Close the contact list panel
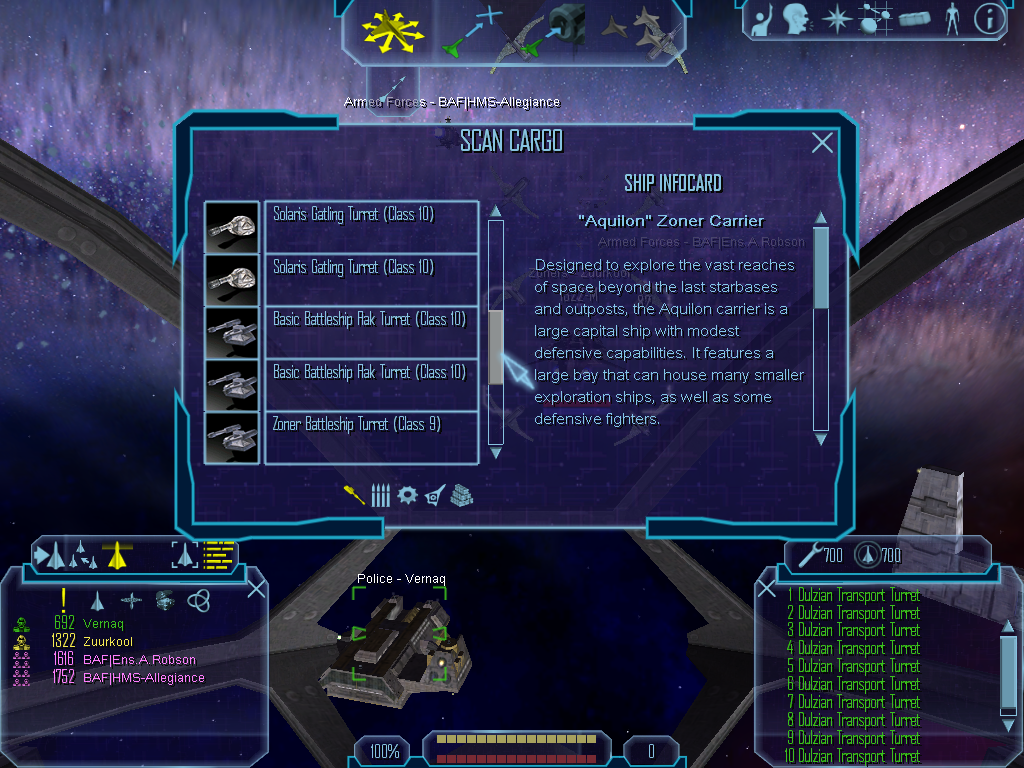1024x768 pixels. (x=256, y=588)
